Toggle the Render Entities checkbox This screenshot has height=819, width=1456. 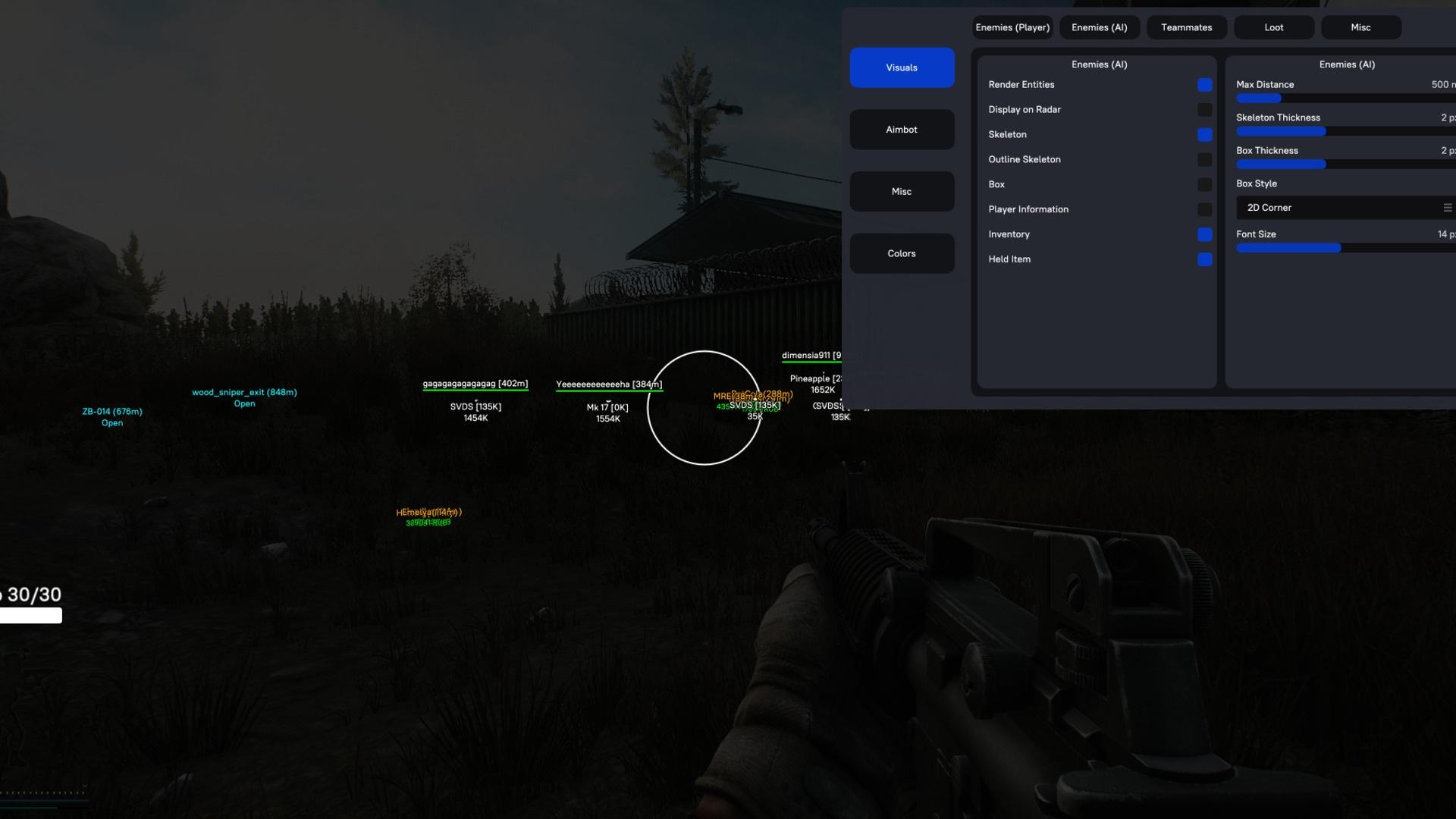coord(1204,85)
